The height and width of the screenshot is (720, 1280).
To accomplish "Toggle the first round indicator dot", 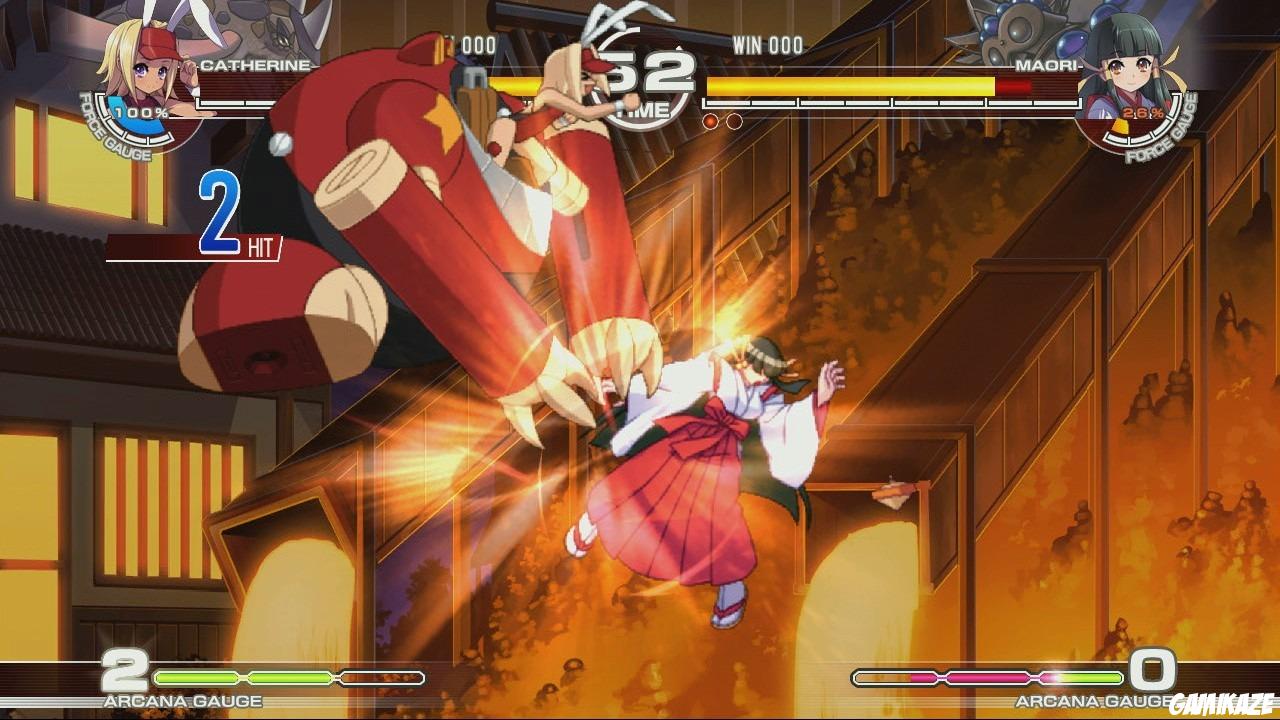I will [x=710, y=120].
